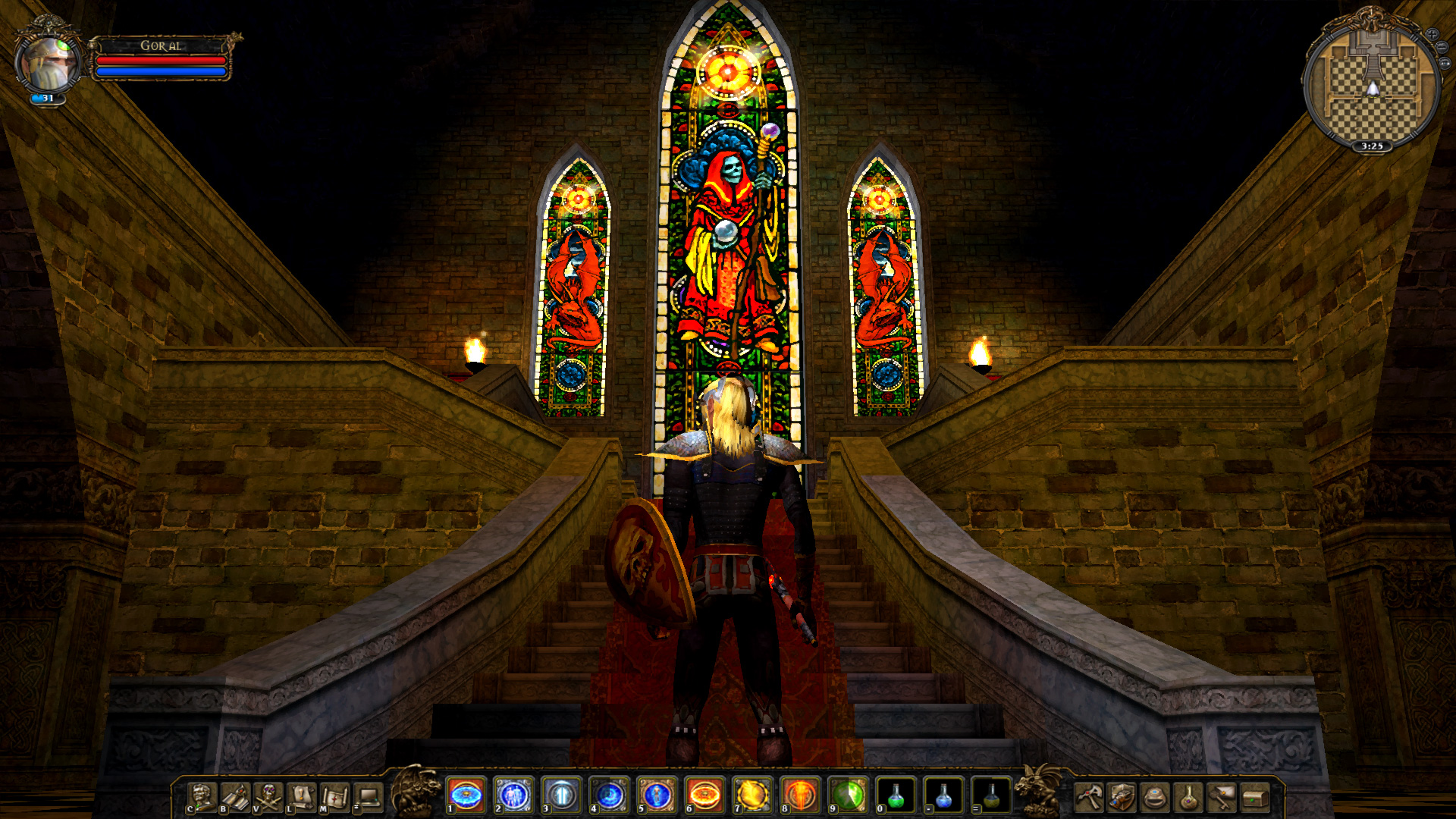Click the computer icon next to the M scroll
This screenshot has width=1456, height=819.
[368, 797]
